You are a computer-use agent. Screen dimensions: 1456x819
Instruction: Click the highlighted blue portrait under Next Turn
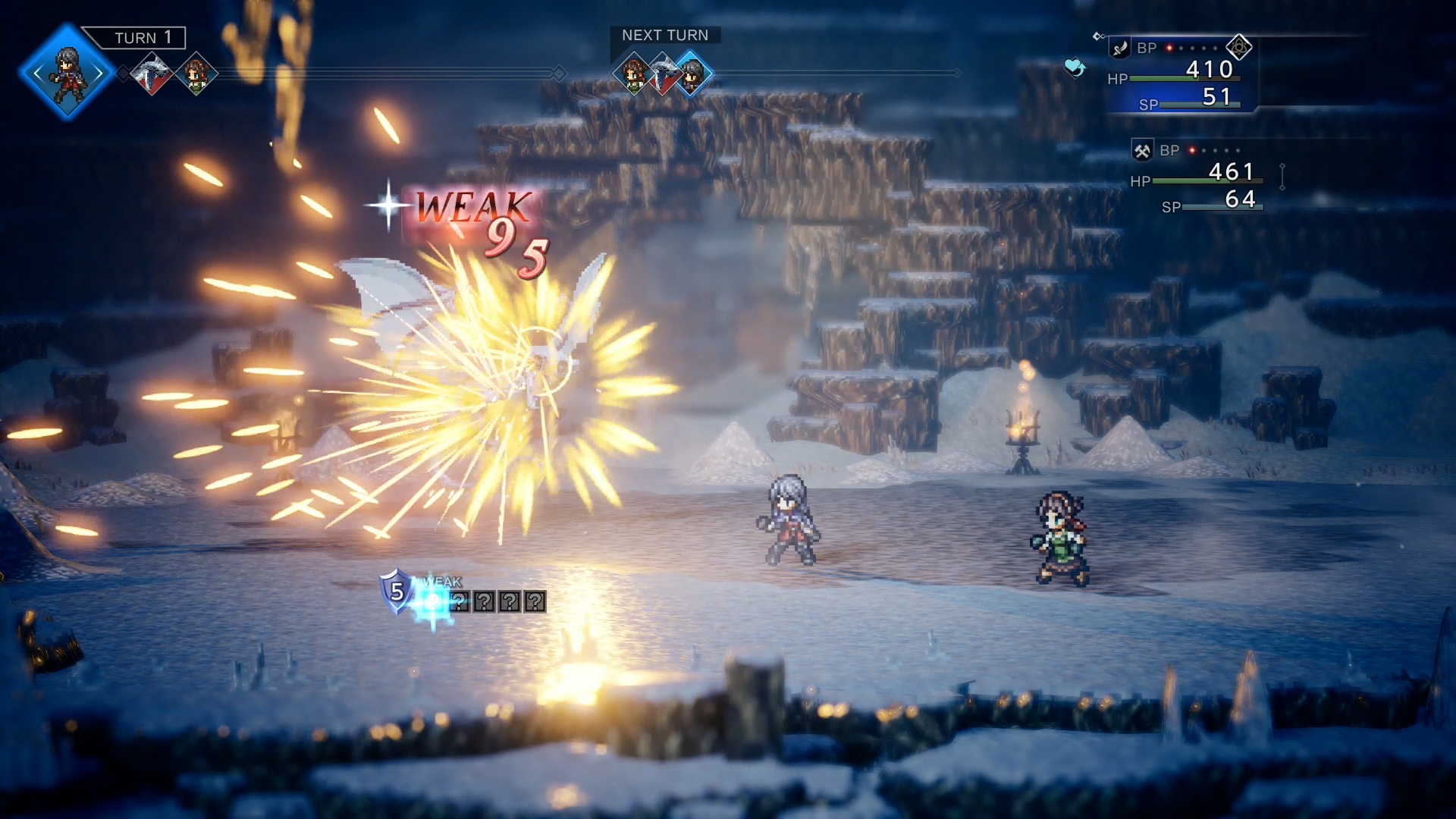coord(692,74)
